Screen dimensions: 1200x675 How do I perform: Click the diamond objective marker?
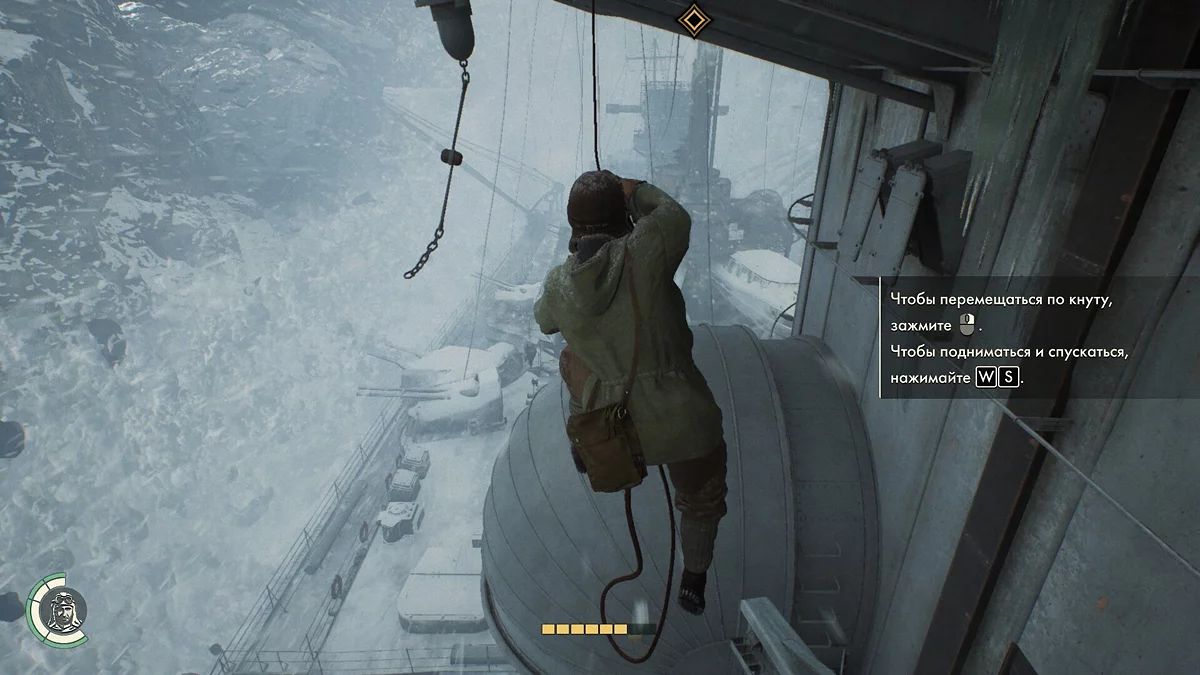(x=691, y=18)
